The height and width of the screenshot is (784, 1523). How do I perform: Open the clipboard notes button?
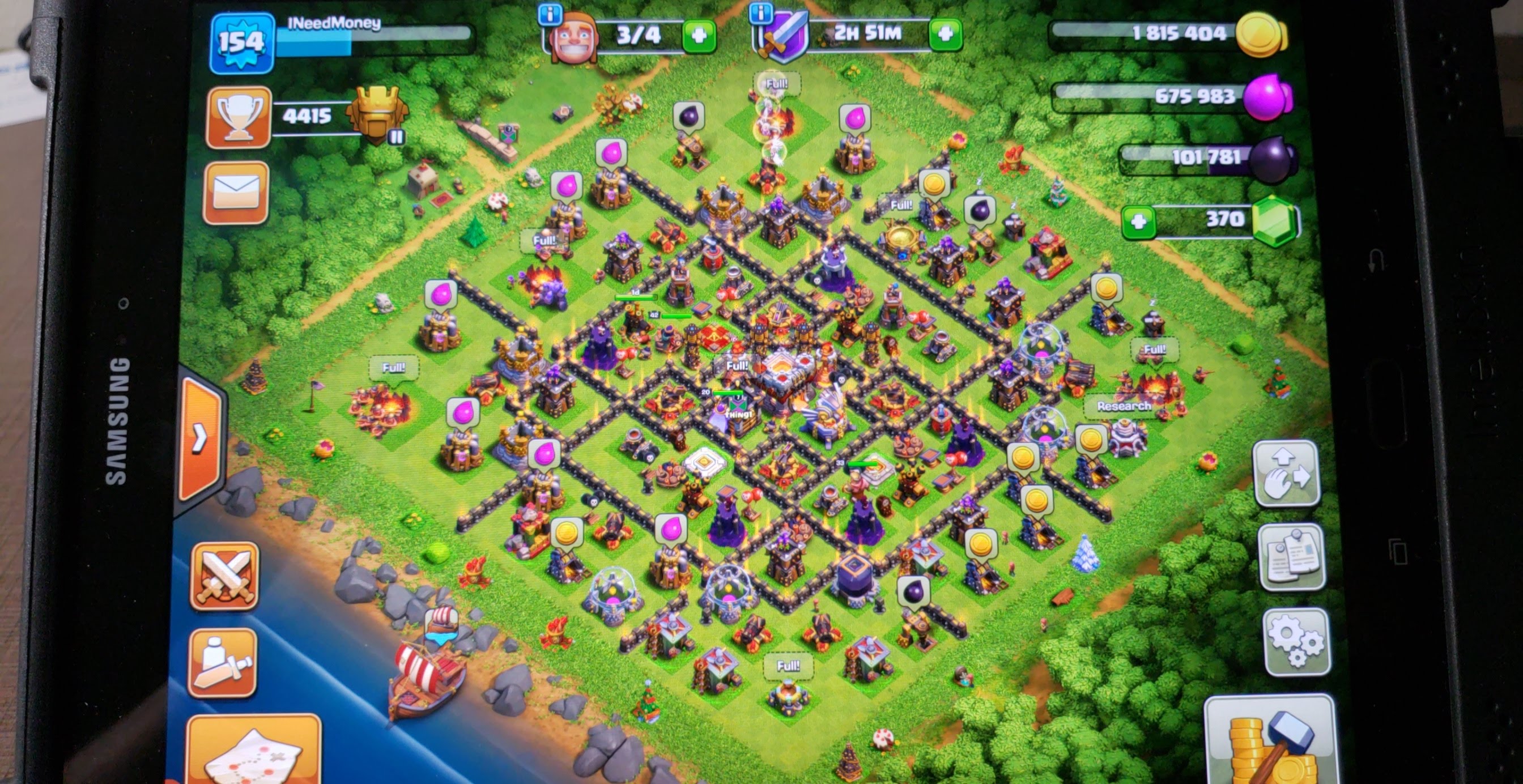pos(1292,557)
